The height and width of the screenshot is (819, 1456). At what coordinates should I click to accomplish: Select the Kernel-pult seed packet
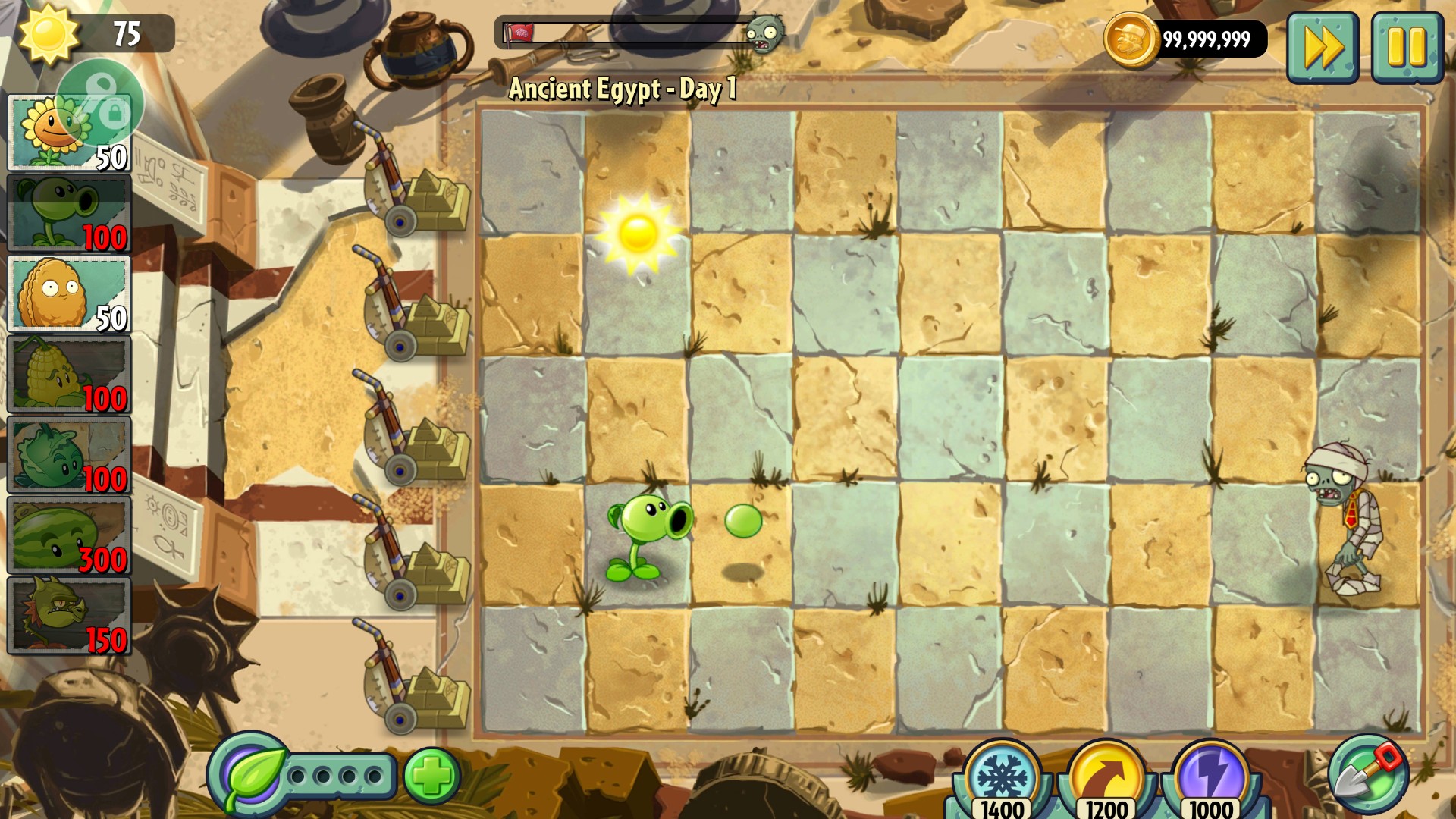68,375
